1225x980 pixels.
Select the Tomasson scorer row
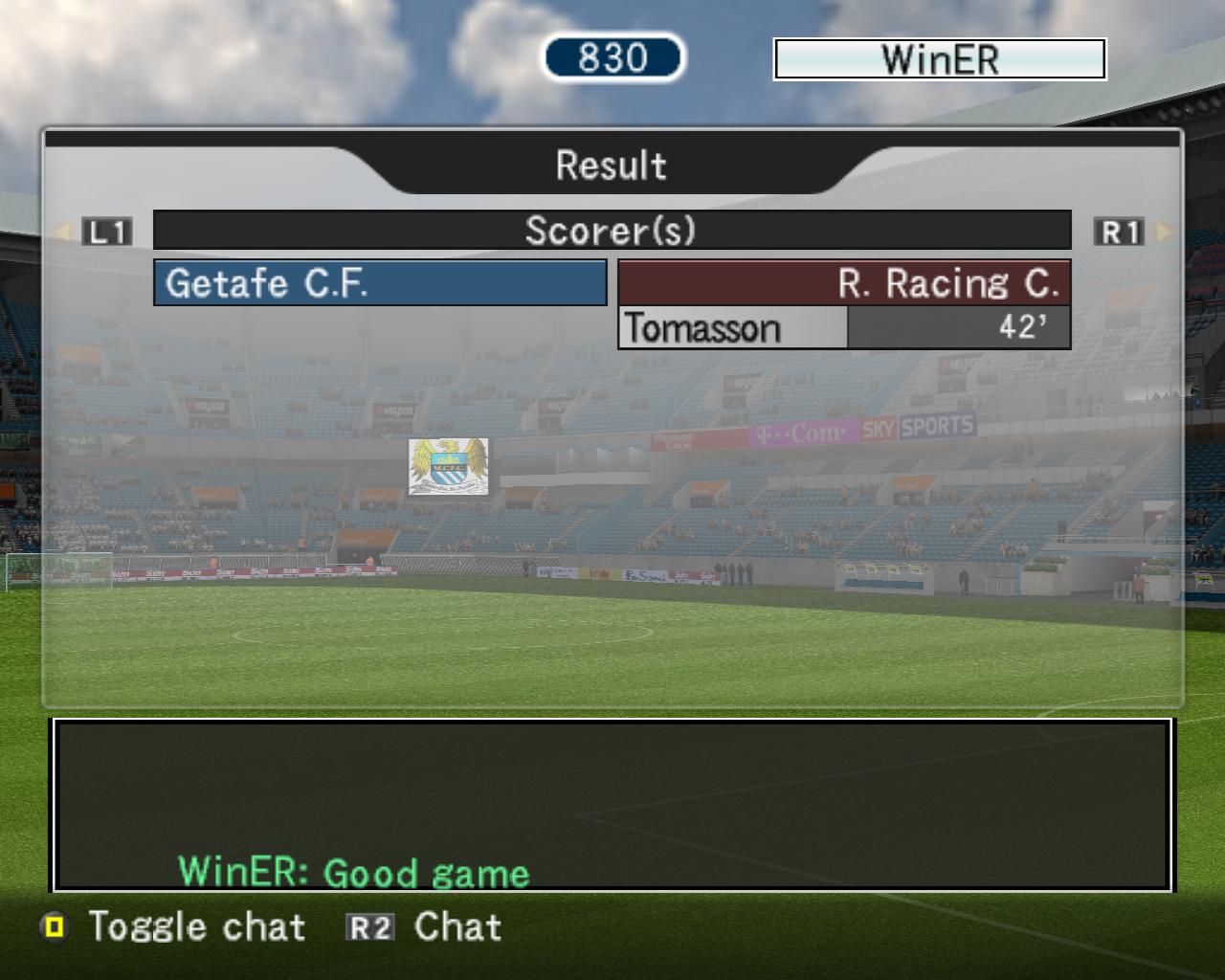[x=843, y=328]
